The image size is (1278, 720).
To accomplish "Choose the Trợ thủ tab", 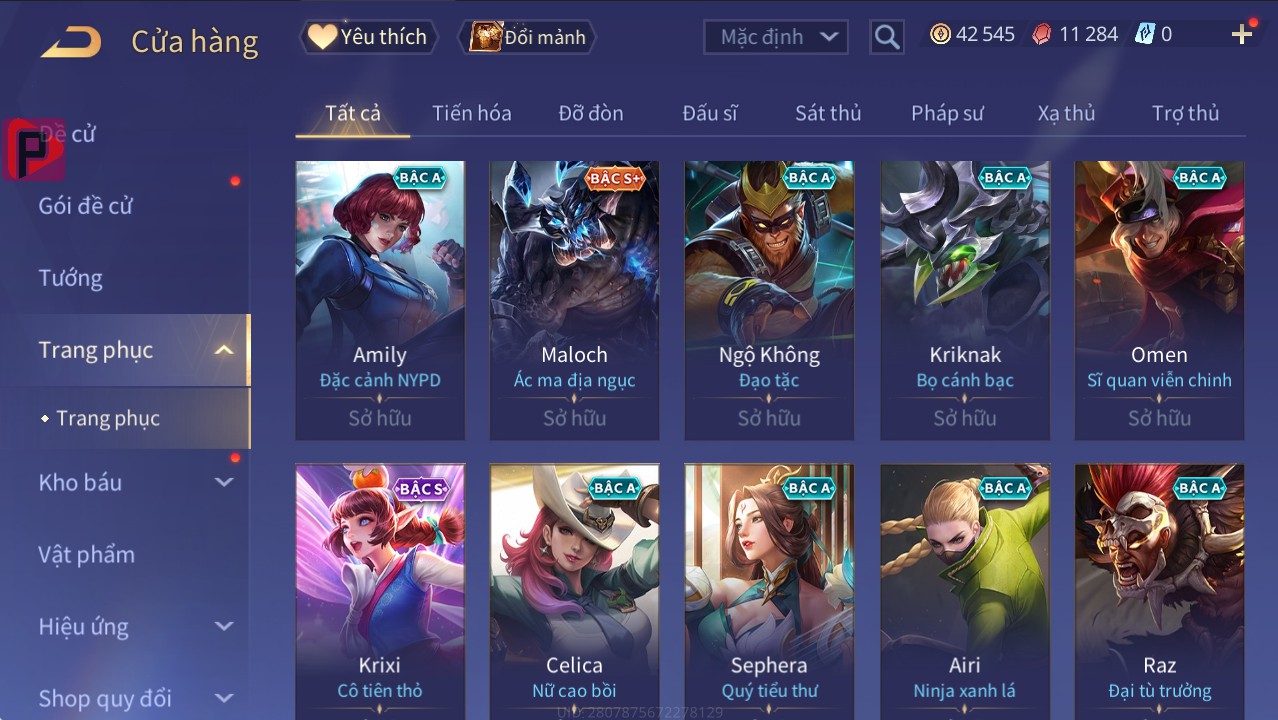I will pyautogui.click(x=1185, y=113).
